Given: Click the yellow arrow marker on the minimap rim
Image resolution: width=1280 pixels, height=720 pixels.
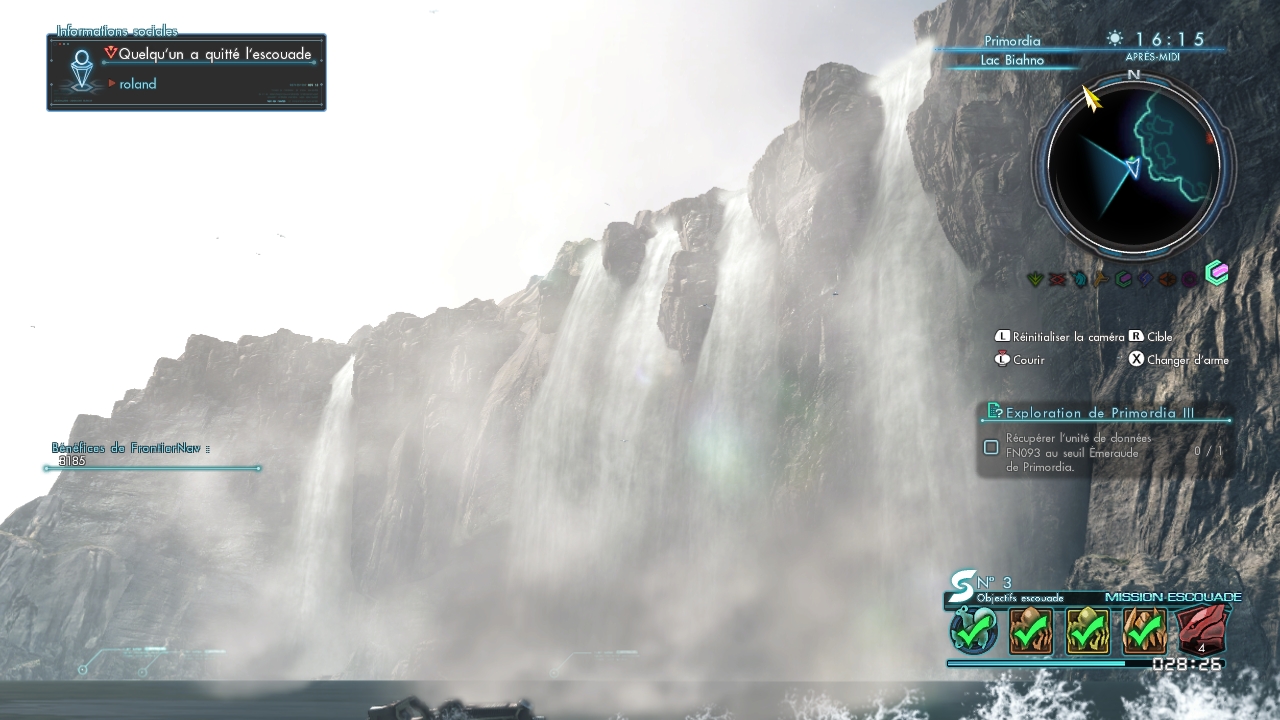Looking at the screenshot, I should pyautogui.click(x=1091, y=98).
